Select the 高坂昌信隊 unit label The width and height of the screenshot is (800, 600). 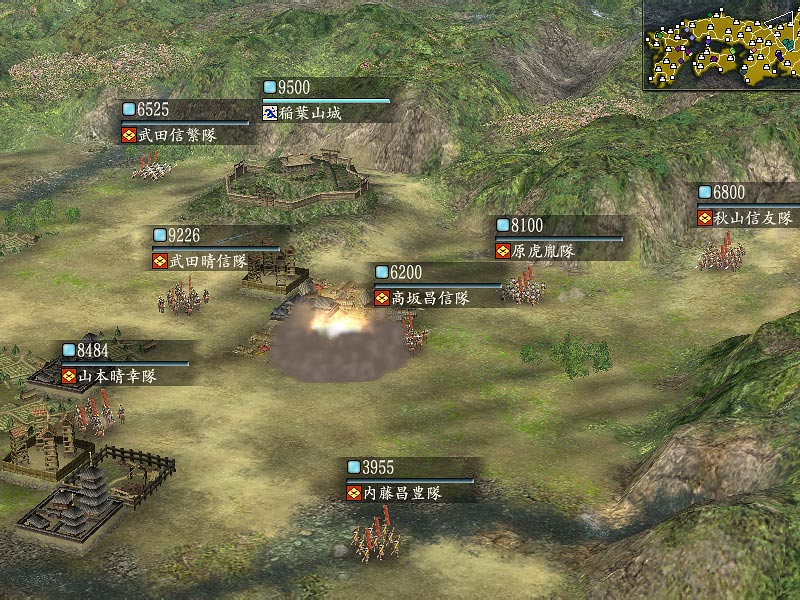tap(435, 298)
